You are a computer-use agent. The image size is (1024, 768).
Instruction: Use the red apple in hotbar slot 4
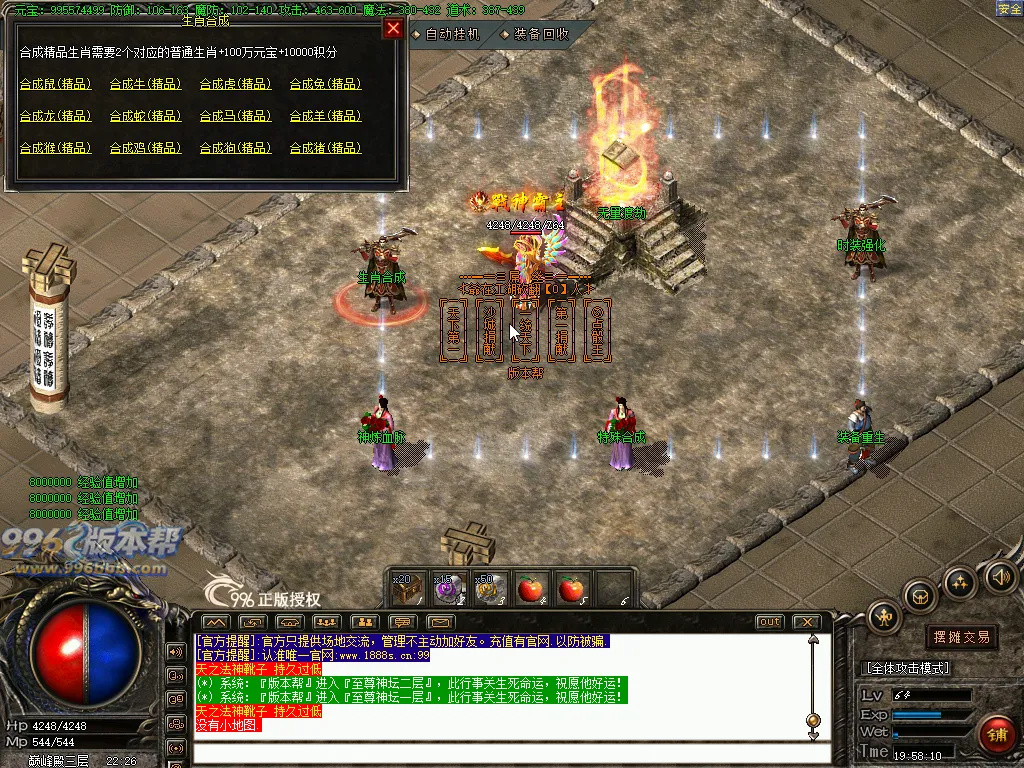[x=531, y=588]
